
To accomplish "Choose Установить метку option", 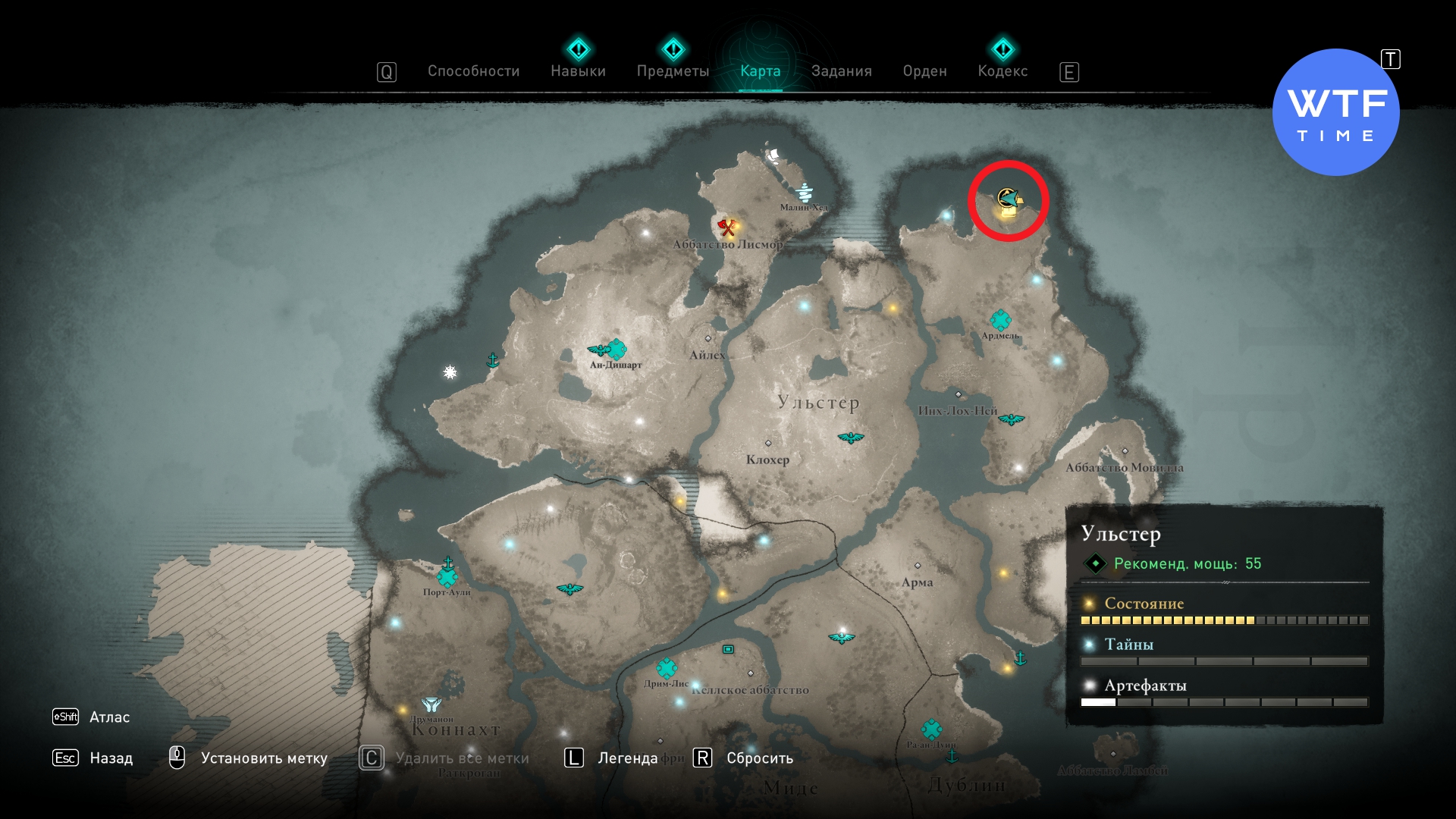I will [263, 758].
